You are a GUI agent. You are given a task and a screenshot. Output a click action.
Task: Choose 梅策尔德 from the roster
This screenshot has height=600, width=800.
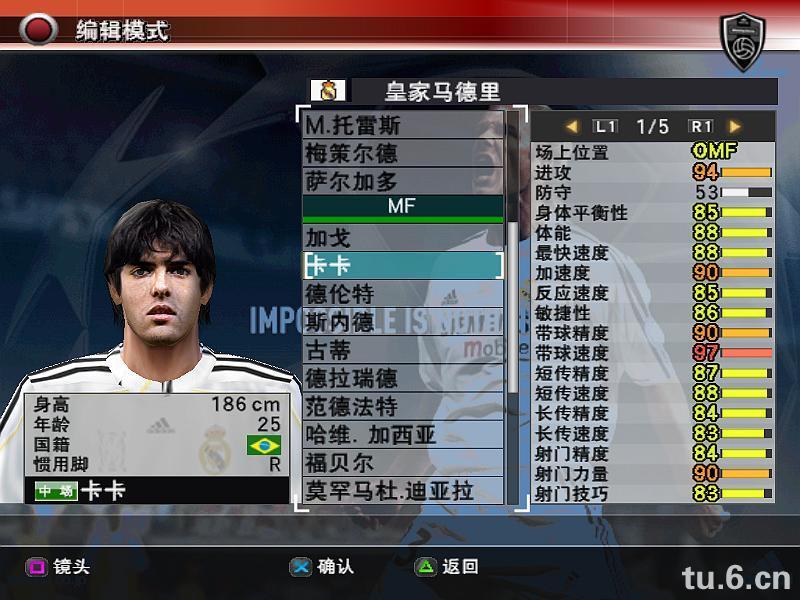(402, 153)
